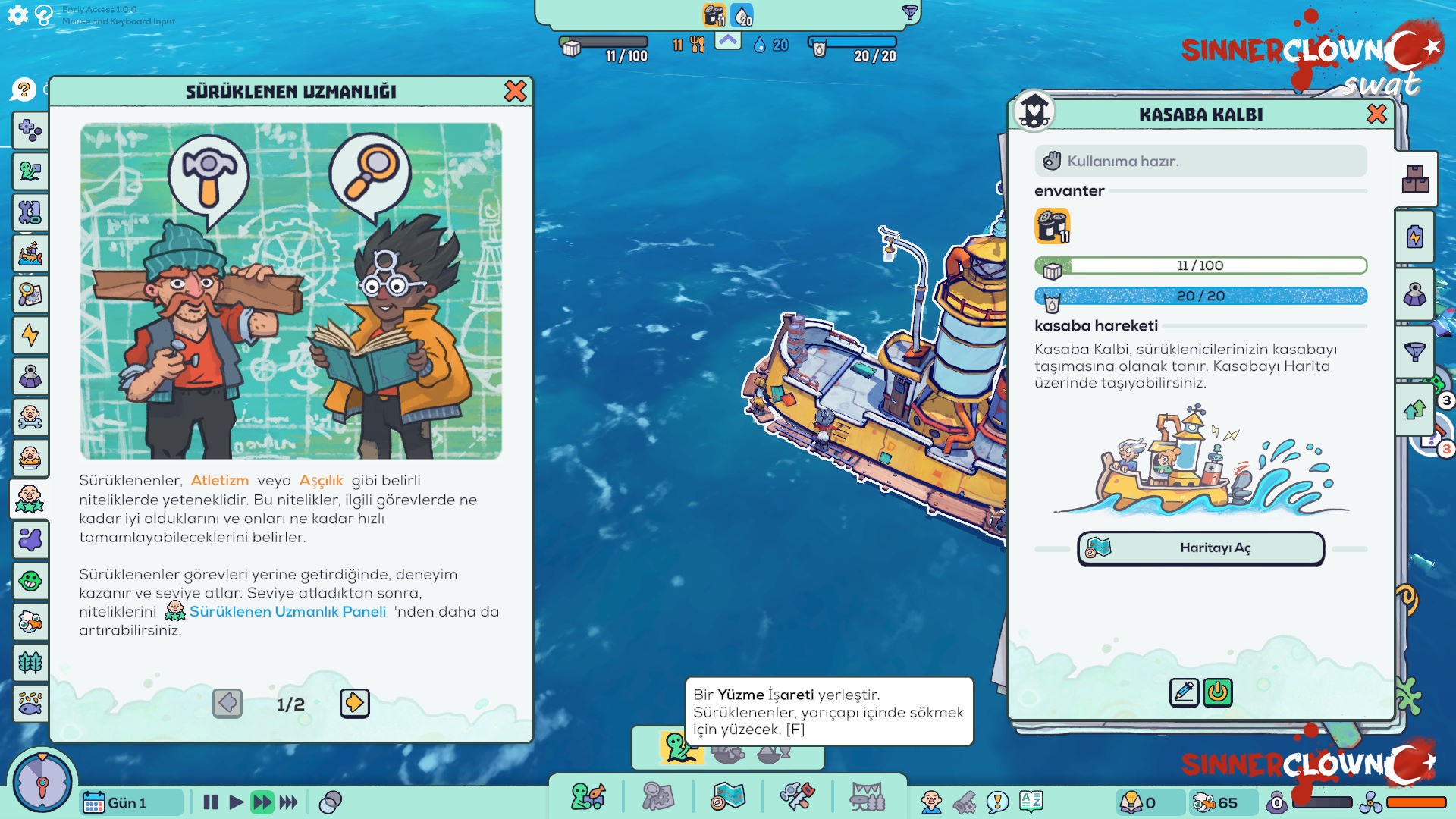The height and width of the screenshot is (819, 1456).
Task: Select the swim marker tool
Action: point(680,748)
